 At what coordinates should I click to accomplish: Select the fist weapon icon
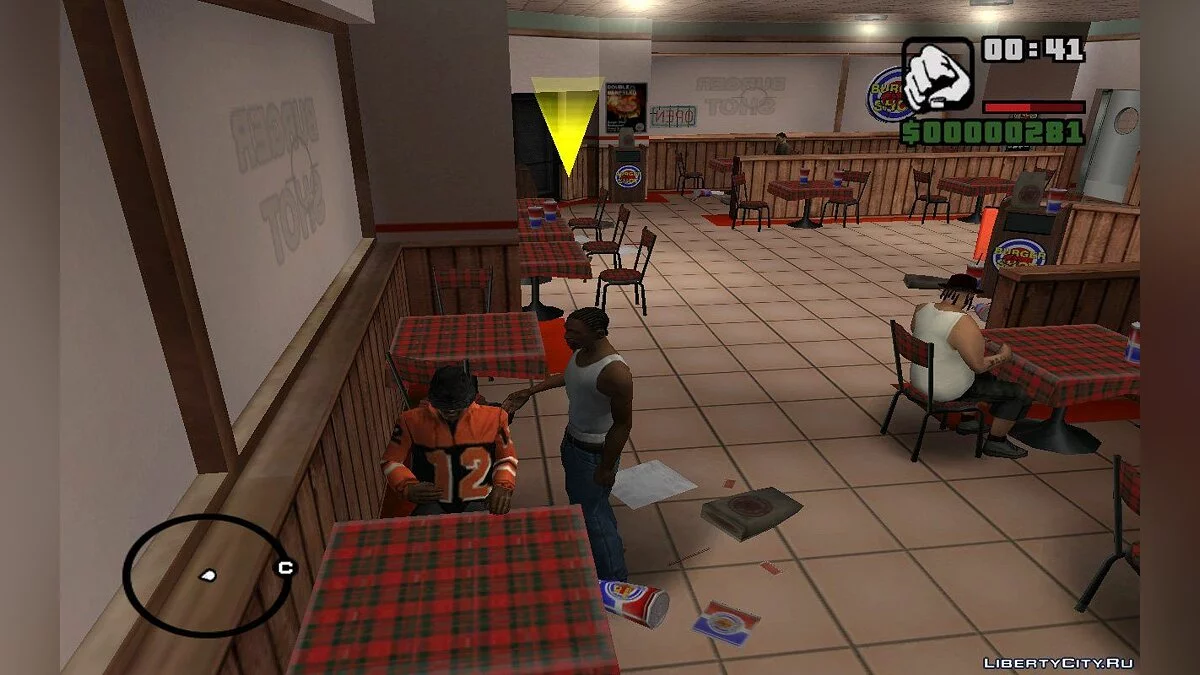937,76
